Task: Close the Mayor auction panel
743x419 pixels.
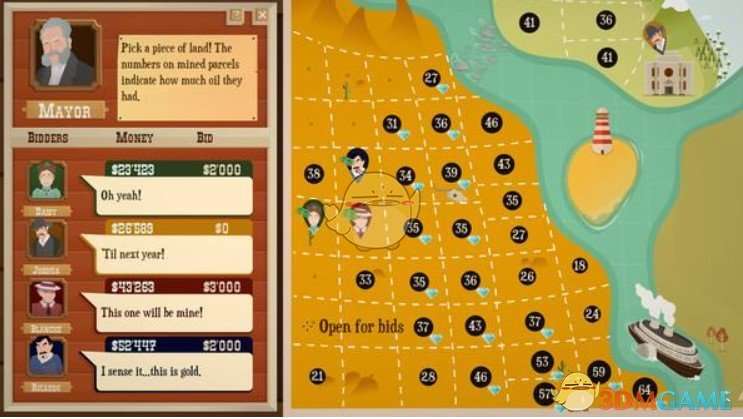Action: pos(262,15)
